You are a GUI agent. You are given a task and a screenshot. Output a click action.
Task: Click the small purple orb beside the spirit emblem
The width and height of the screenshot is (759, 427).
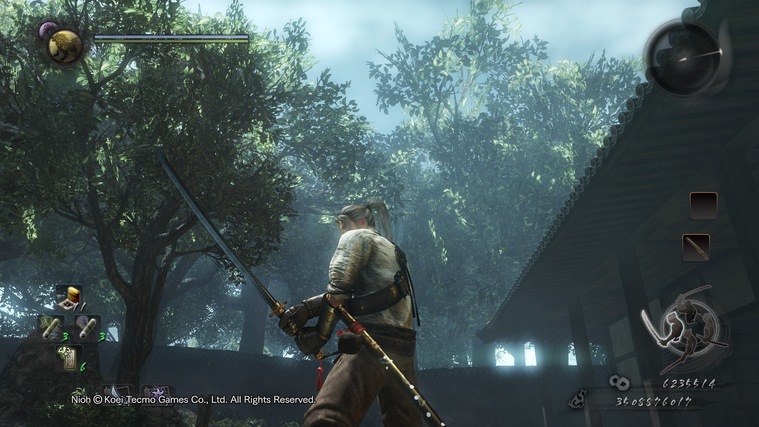tap(46, 31)
